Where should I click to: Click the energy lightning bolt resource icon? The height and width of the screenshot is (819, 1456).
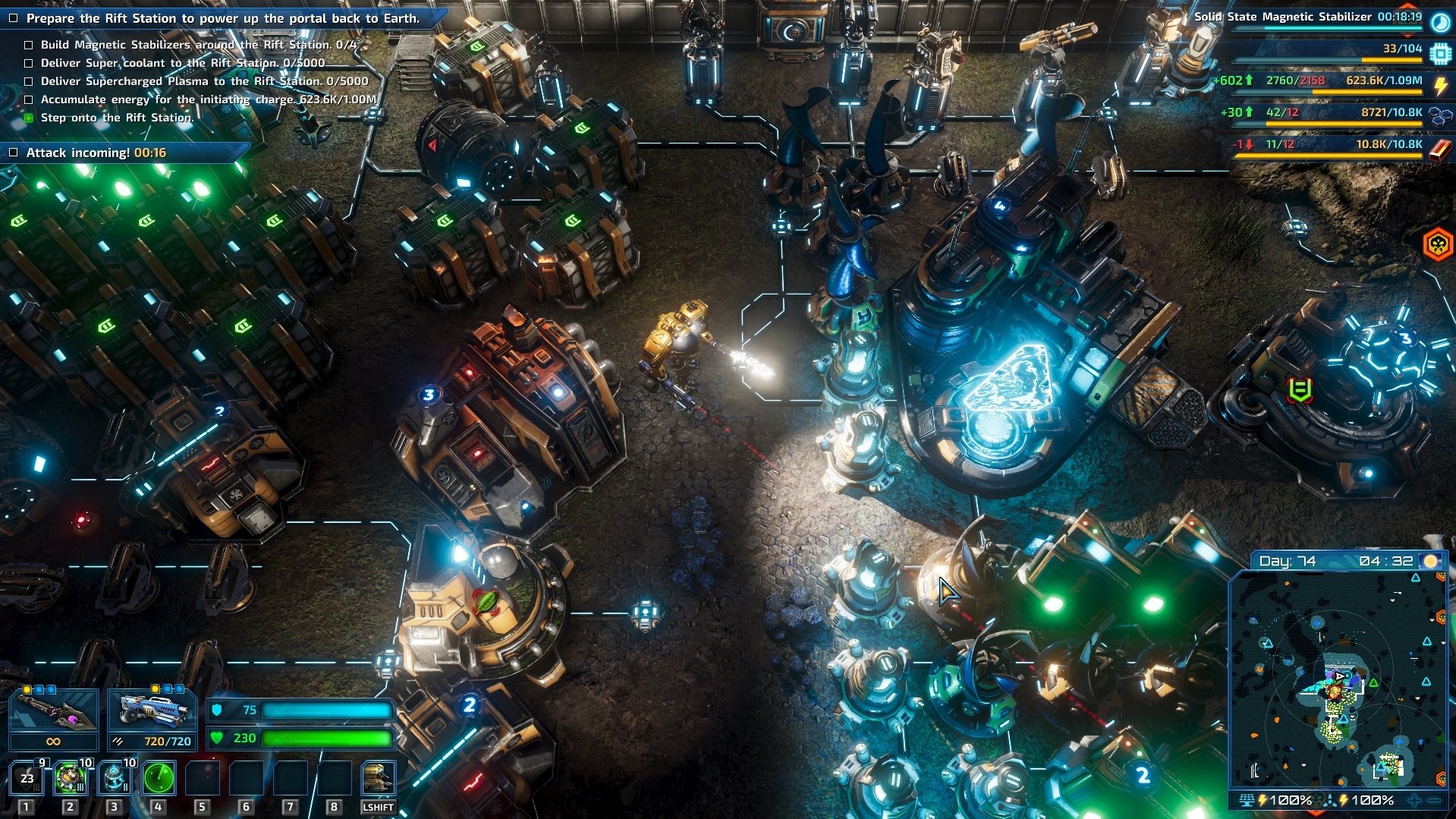click(x=1439, y=85)
